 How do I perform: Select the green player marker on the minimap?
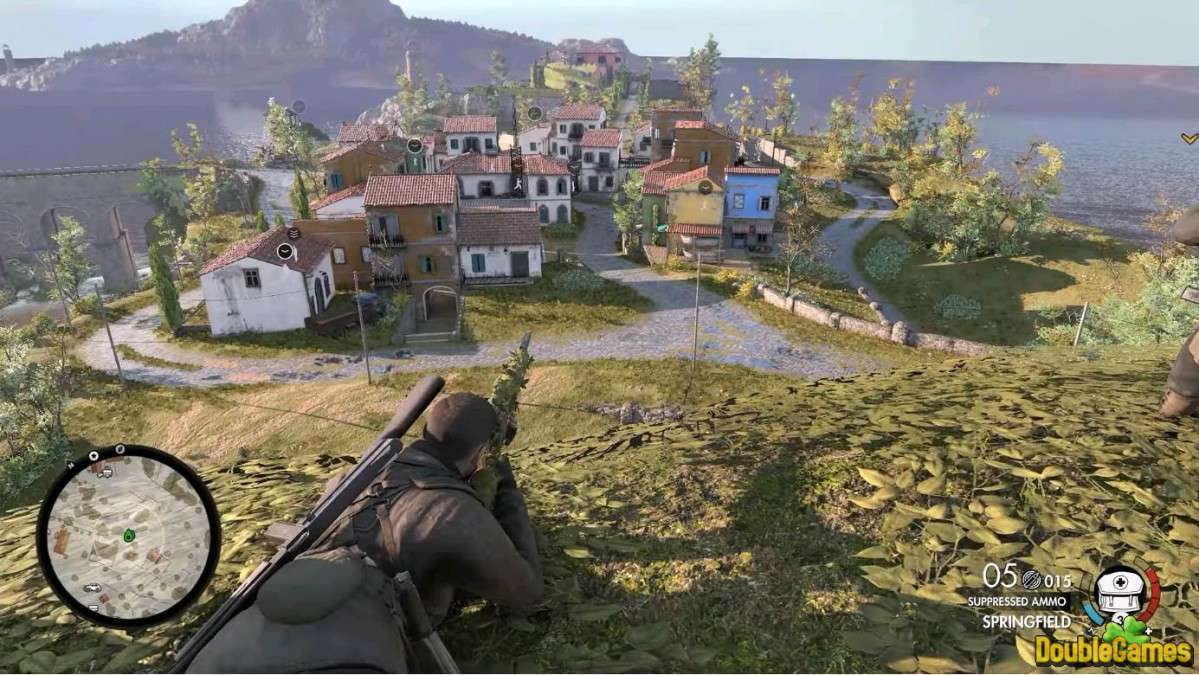tap(129, 536)
